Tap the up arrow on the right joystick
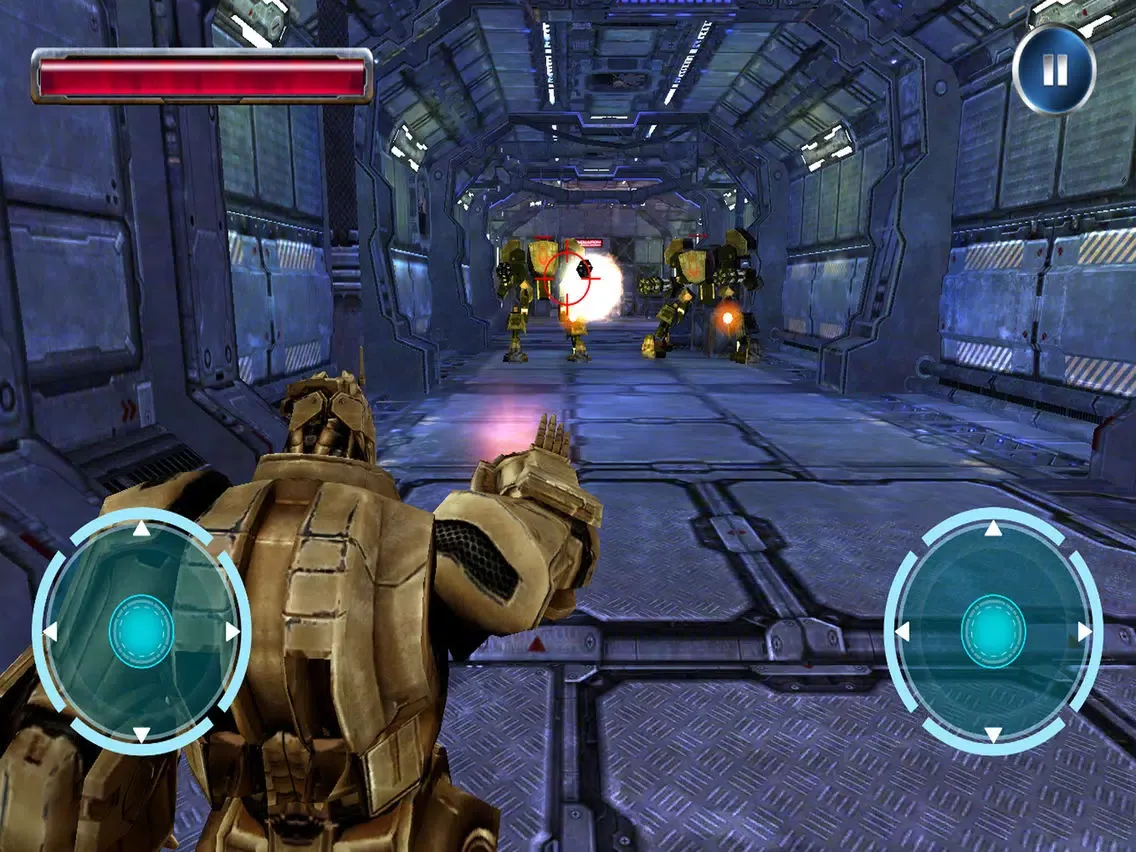1136x852 pixels. (993, 529)
